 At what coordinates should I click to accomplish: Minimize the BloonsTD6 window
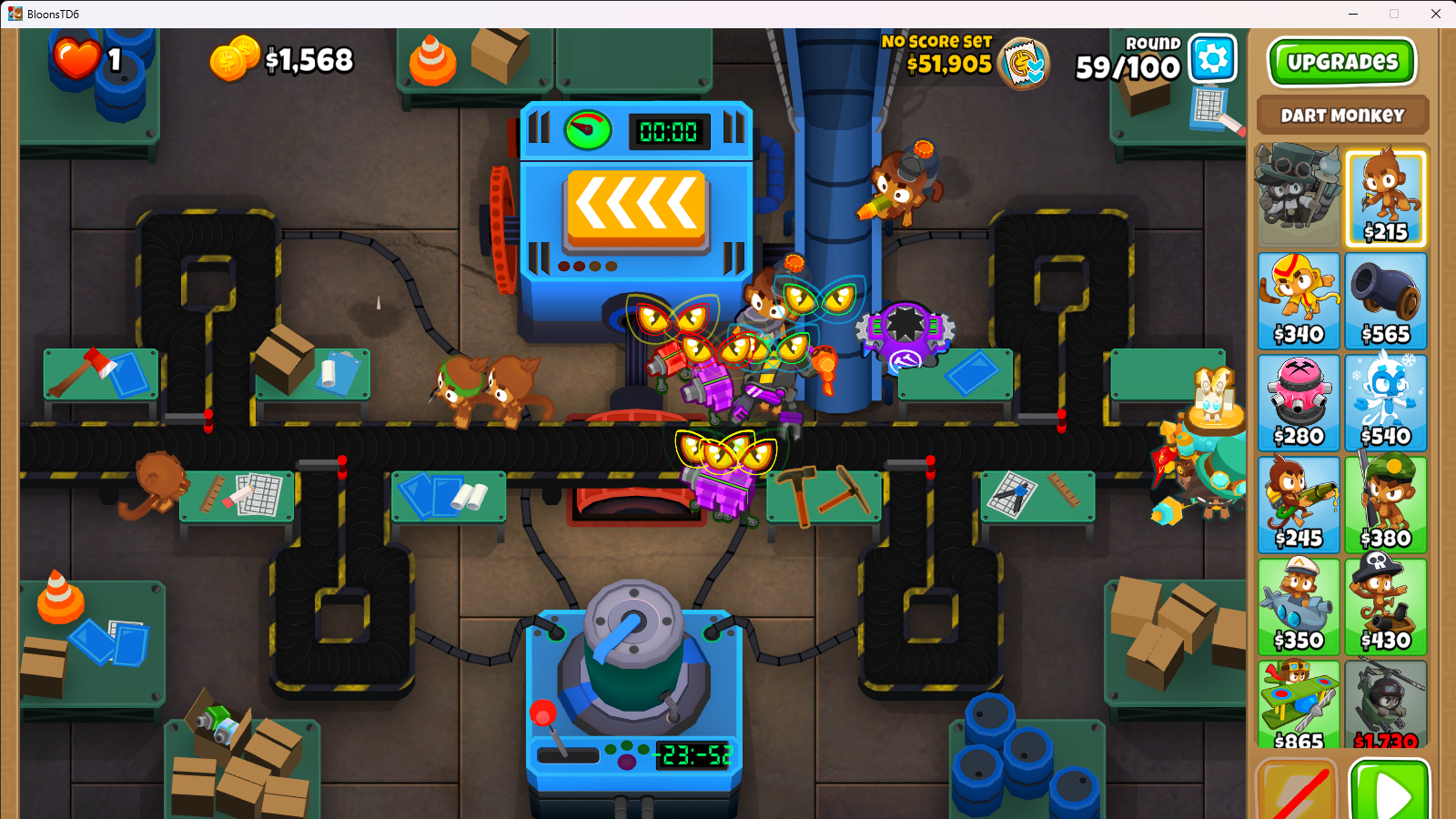pyautogui.click(x=1353, y=14)
